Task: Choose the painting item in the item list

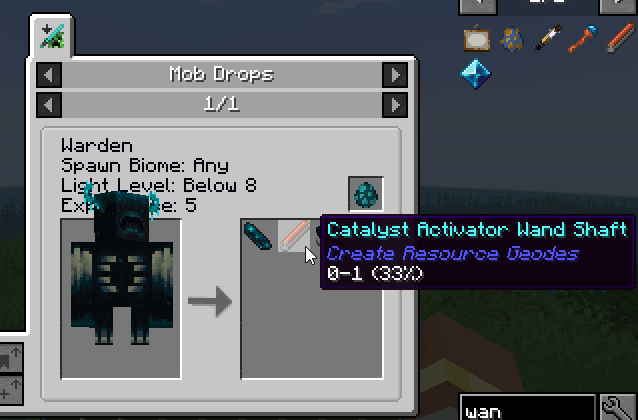Action: click(x=475, y=40)
